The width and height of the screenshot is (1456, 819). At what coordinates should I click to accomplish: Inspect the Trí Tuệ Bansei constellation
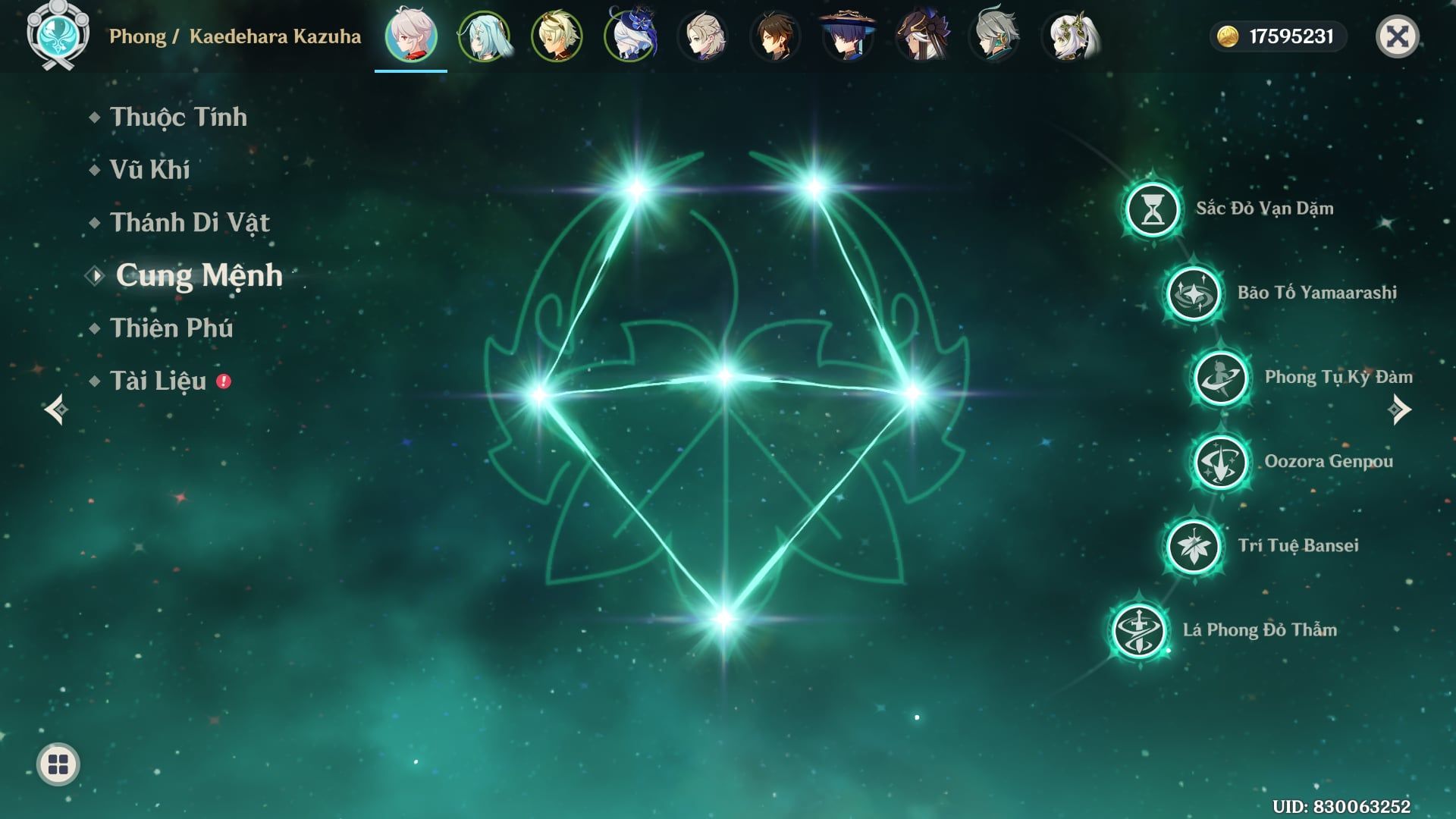(1194, 546)
